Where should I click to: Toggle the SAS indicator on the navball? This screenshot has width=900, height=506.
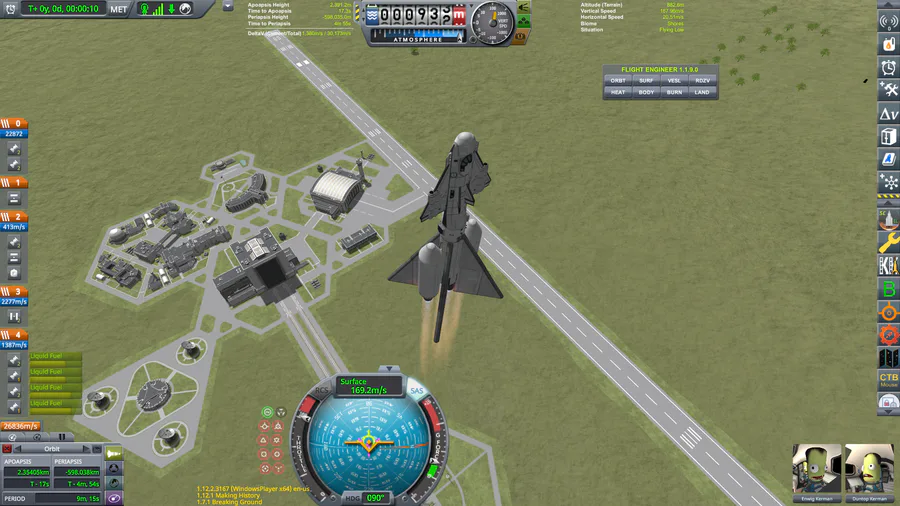click(417, 391)
